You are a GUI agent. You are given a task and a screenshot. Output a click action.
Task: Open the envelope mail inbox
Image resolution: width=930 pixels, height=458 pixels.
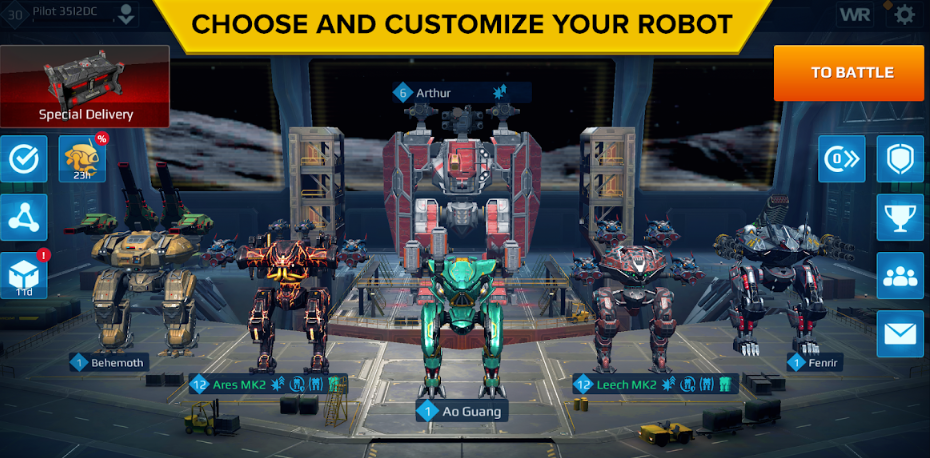pos(899,333)
